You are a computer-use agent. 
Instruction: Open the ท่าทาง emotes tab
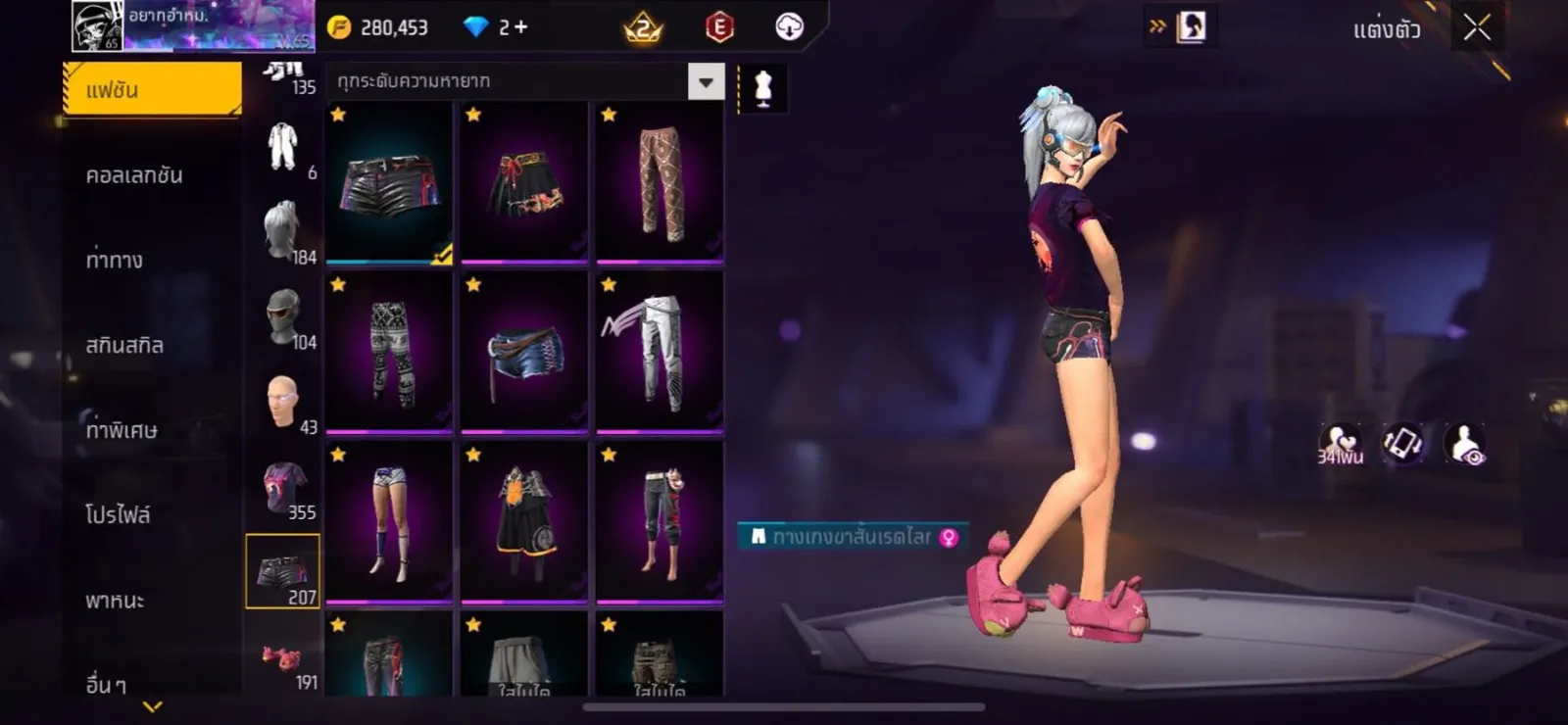click(x=115, y=261)
